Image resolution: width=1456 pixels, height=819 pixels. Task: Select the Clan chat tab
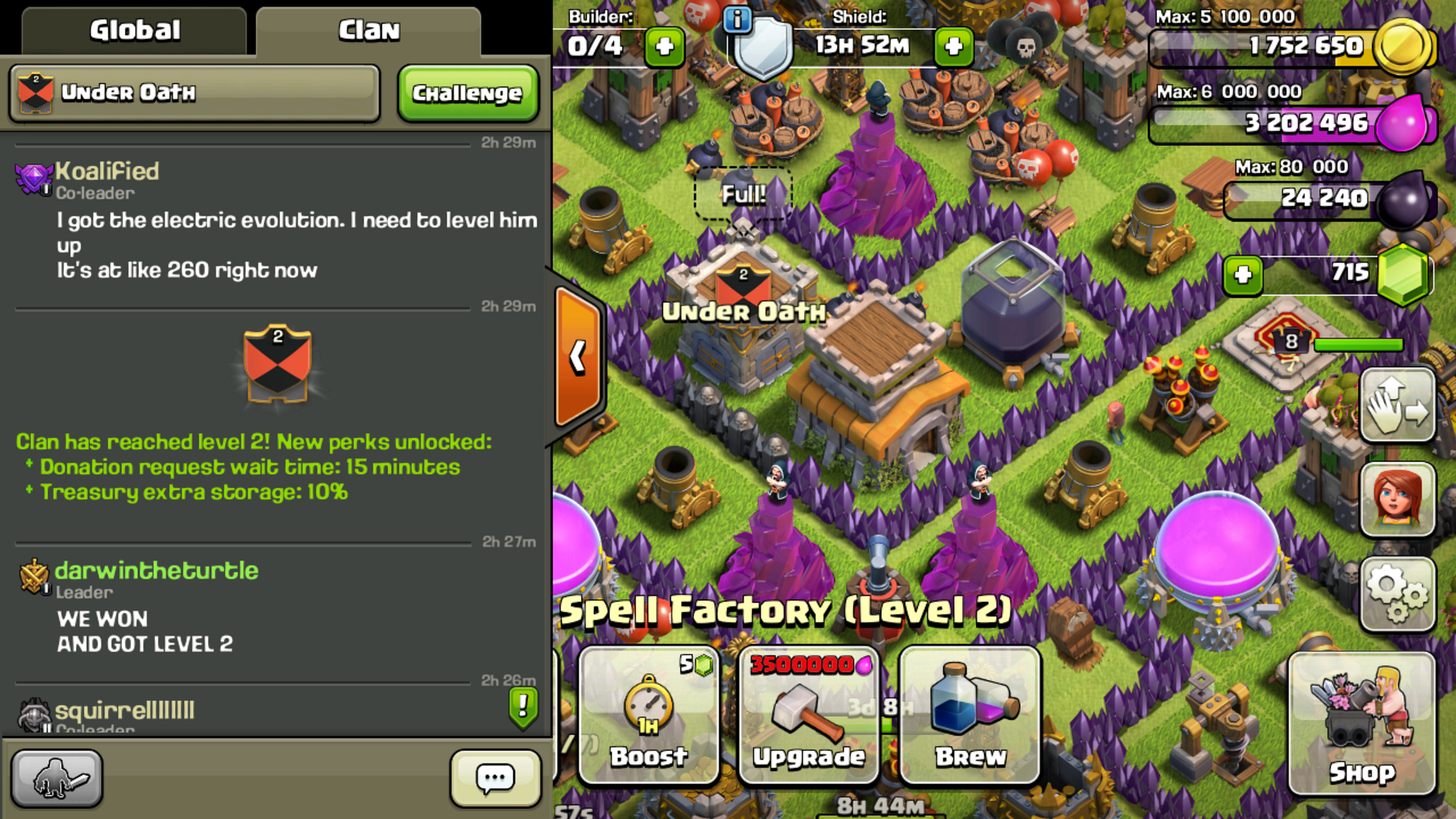click(369, 30)
